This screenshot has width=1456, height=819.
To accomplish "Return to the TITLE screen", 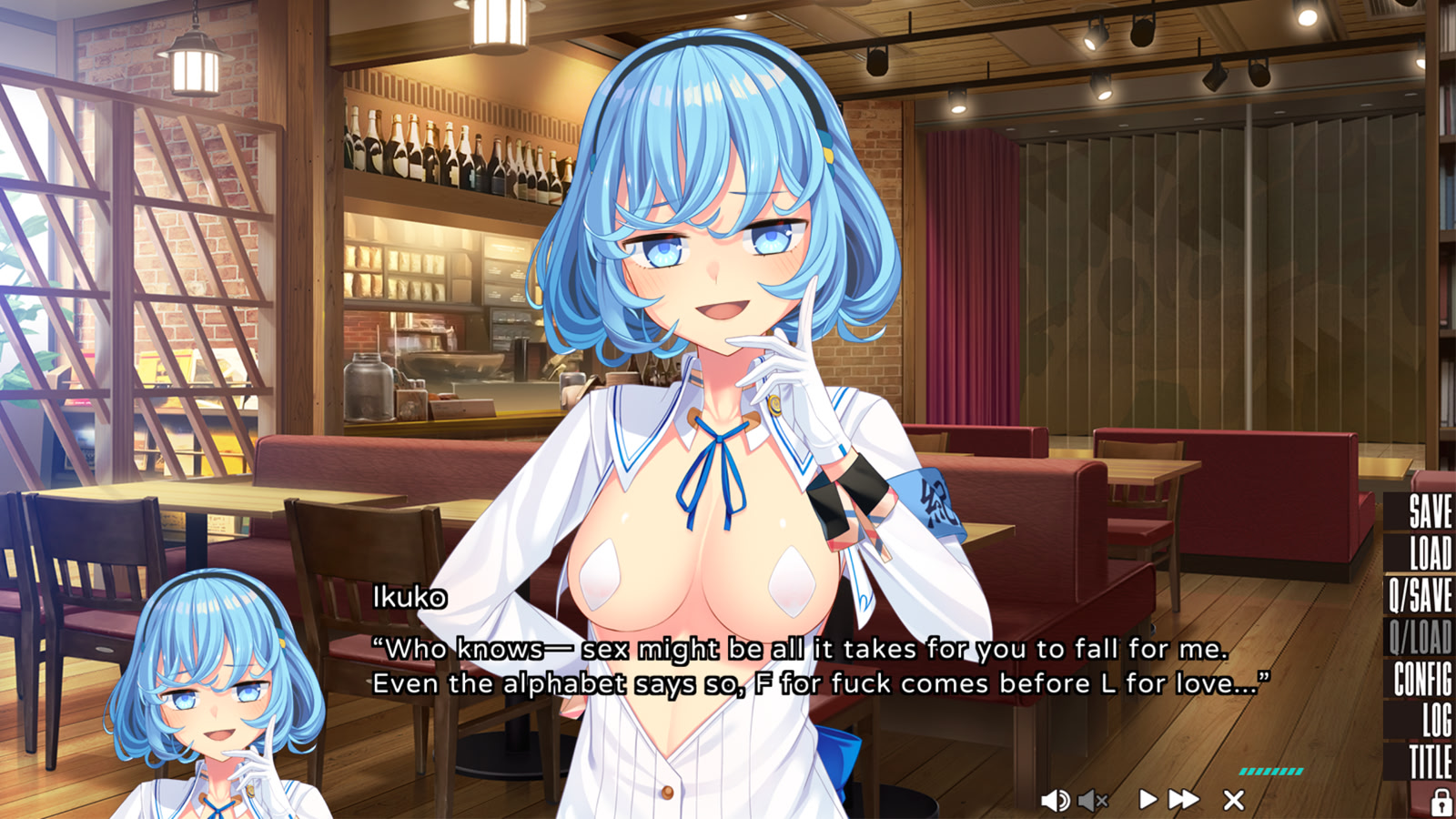I will click(x=1430, y=762).
